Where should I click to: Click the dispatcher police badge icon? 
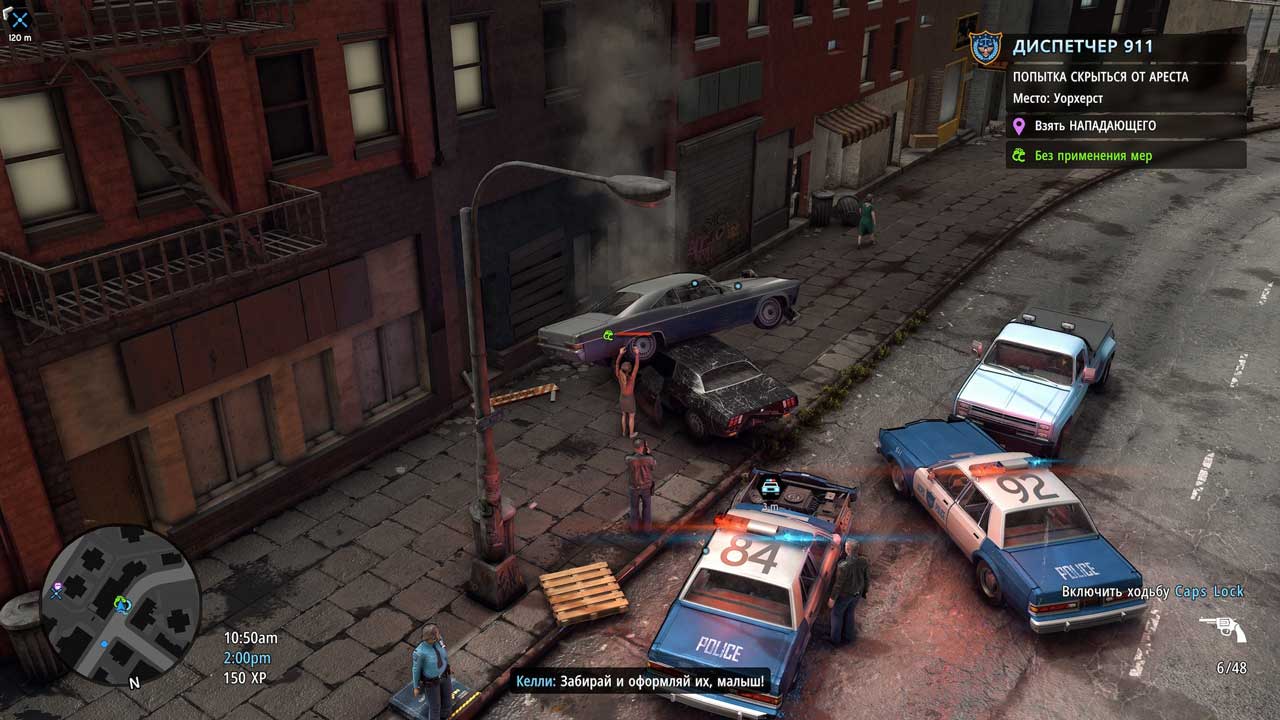tap(985, 46)
